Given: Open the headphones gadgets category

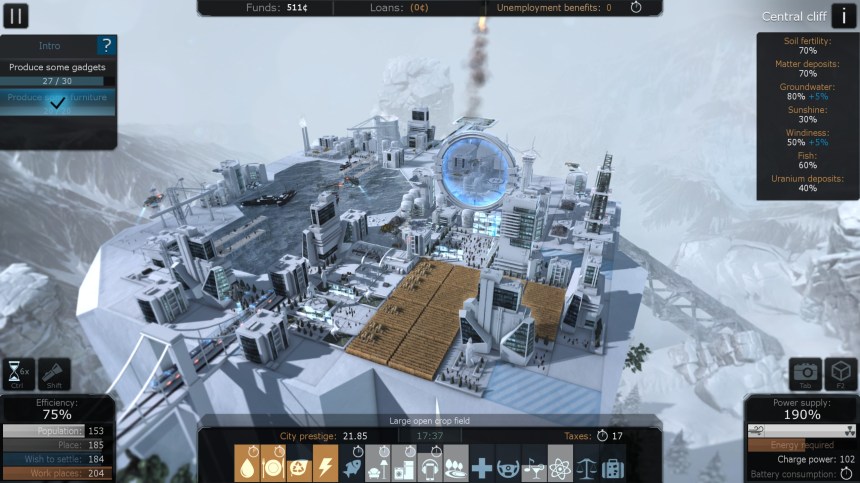Looking at the screenshot, I should (x=430, y=465).
